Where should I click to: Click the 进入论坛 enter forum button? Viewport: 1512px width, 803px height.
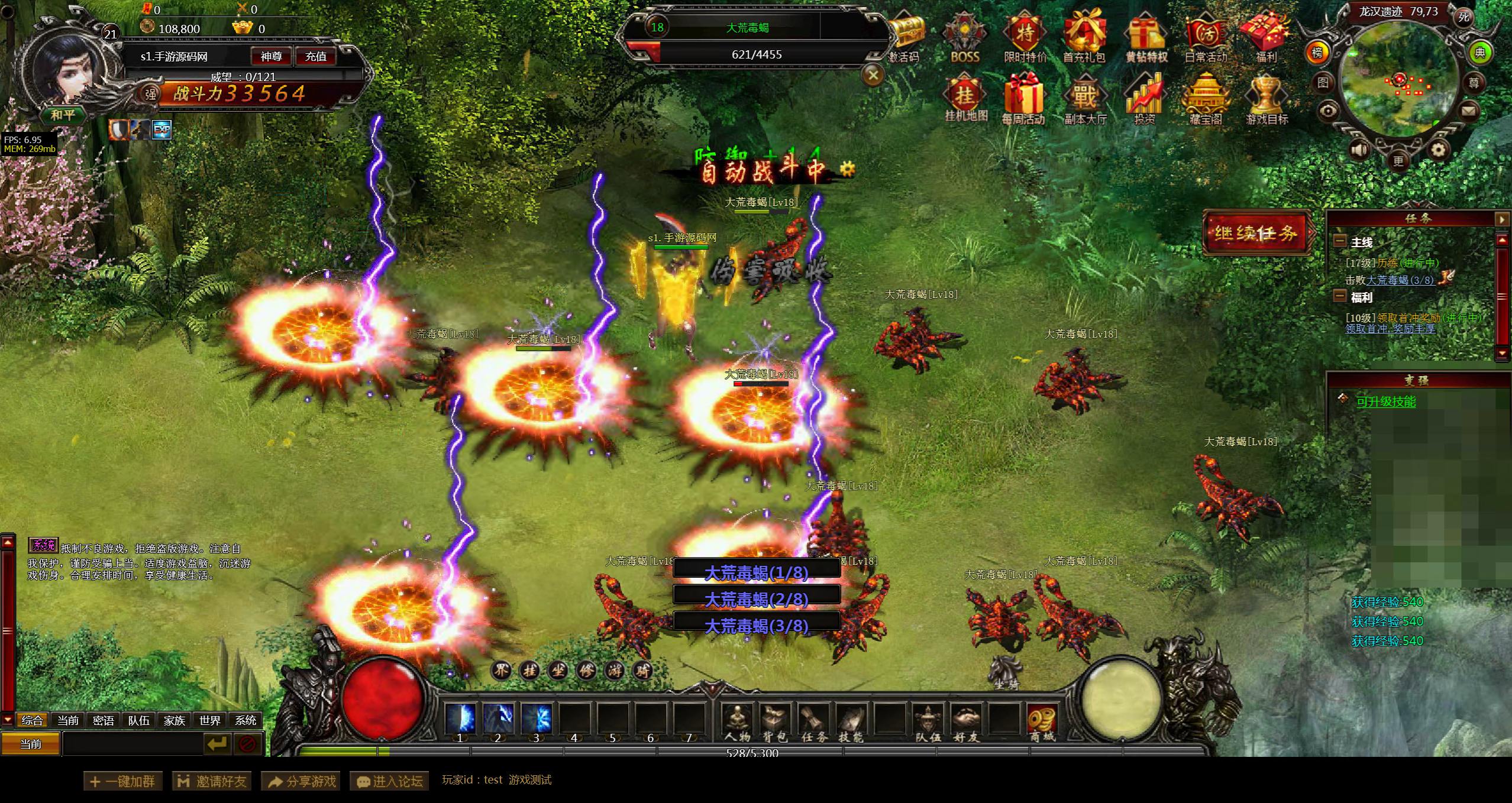pos(389,781)
